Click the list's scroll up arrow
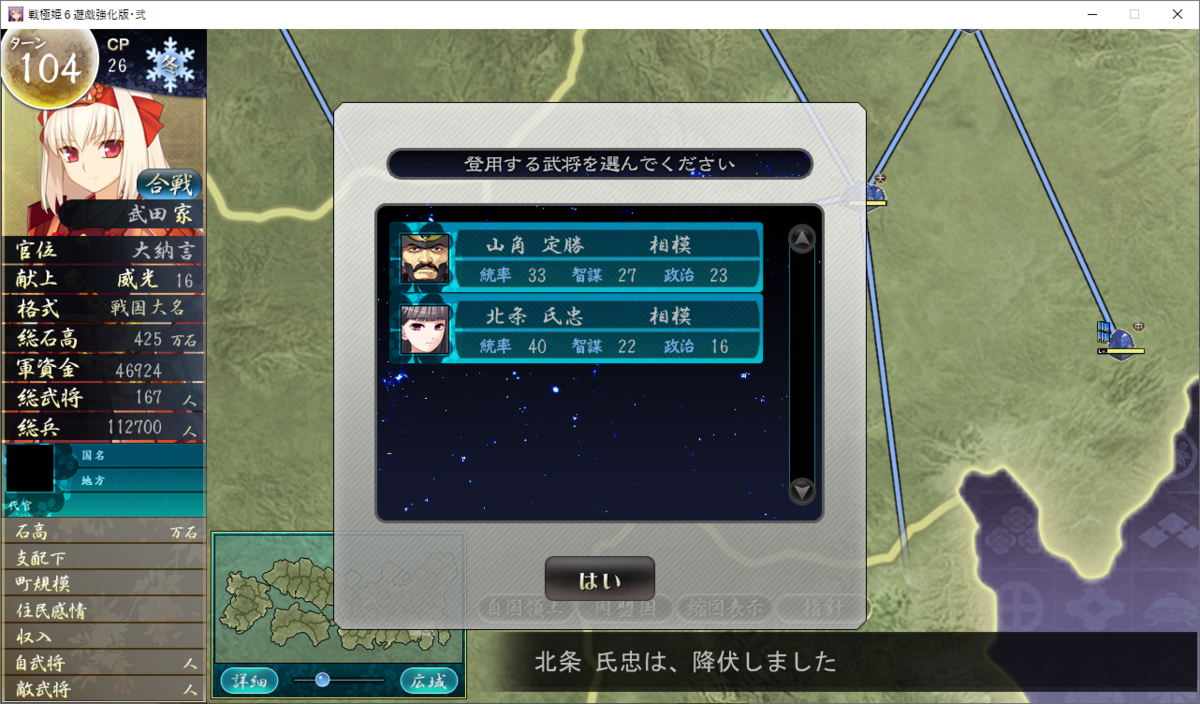 802,239
